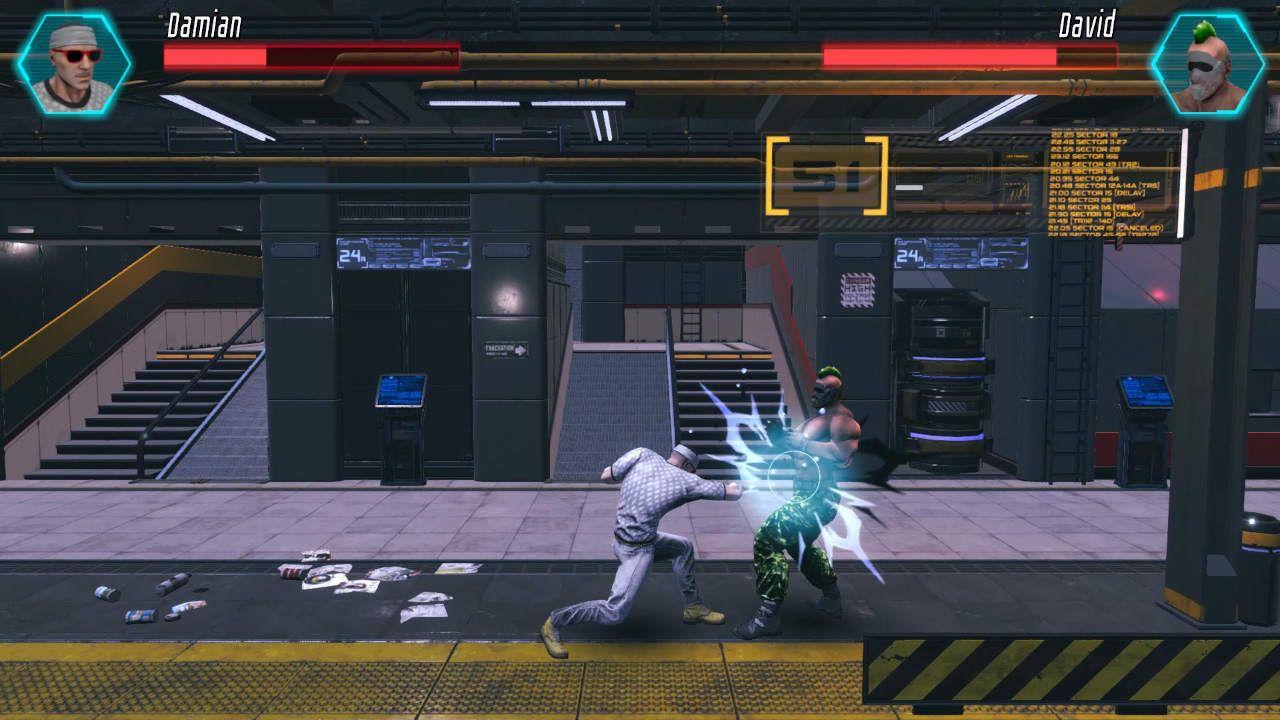Expand the SECTOR 12A-14A TRS listing
The image size is (1280, 720).
1105,185
